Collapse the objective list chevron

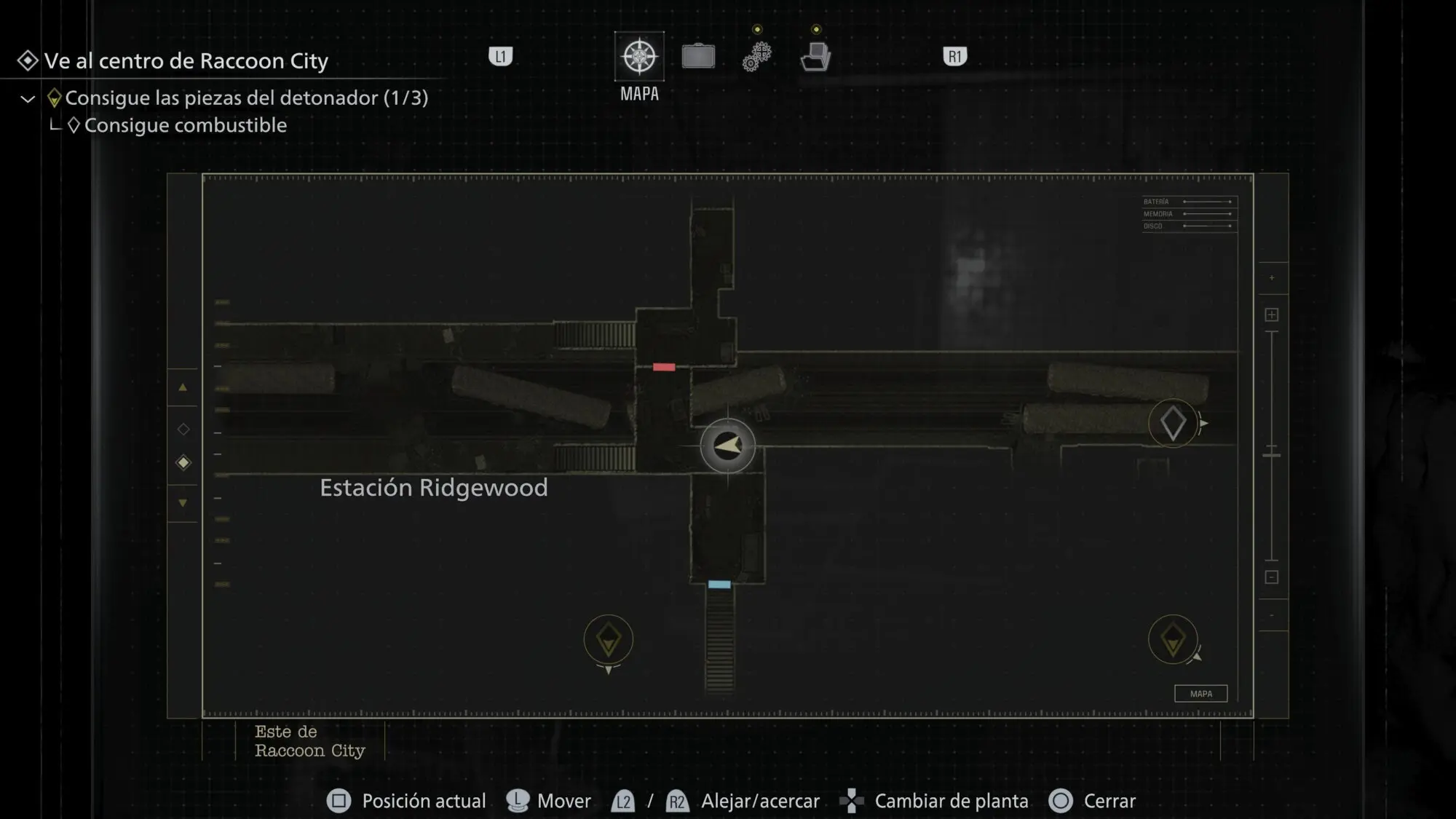(x=28, y=99)
